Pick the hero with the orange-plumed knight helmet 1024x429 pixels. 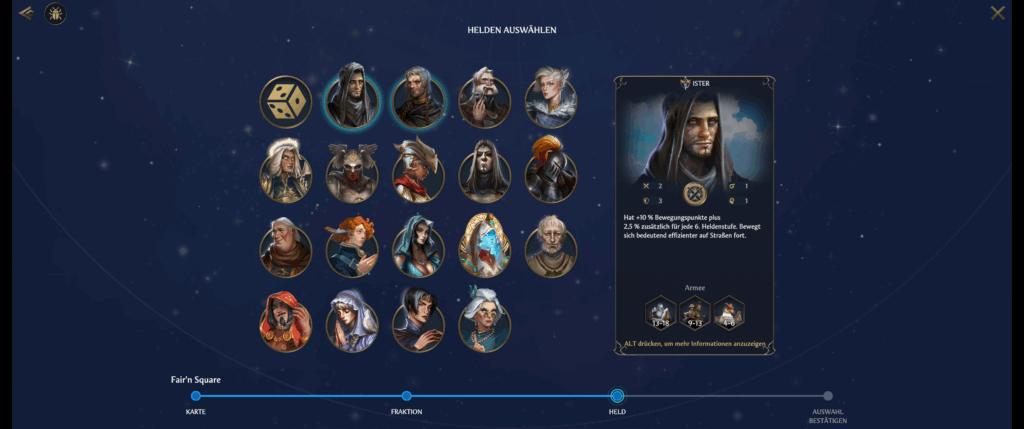pyautogui.click(x=551, y=171)
